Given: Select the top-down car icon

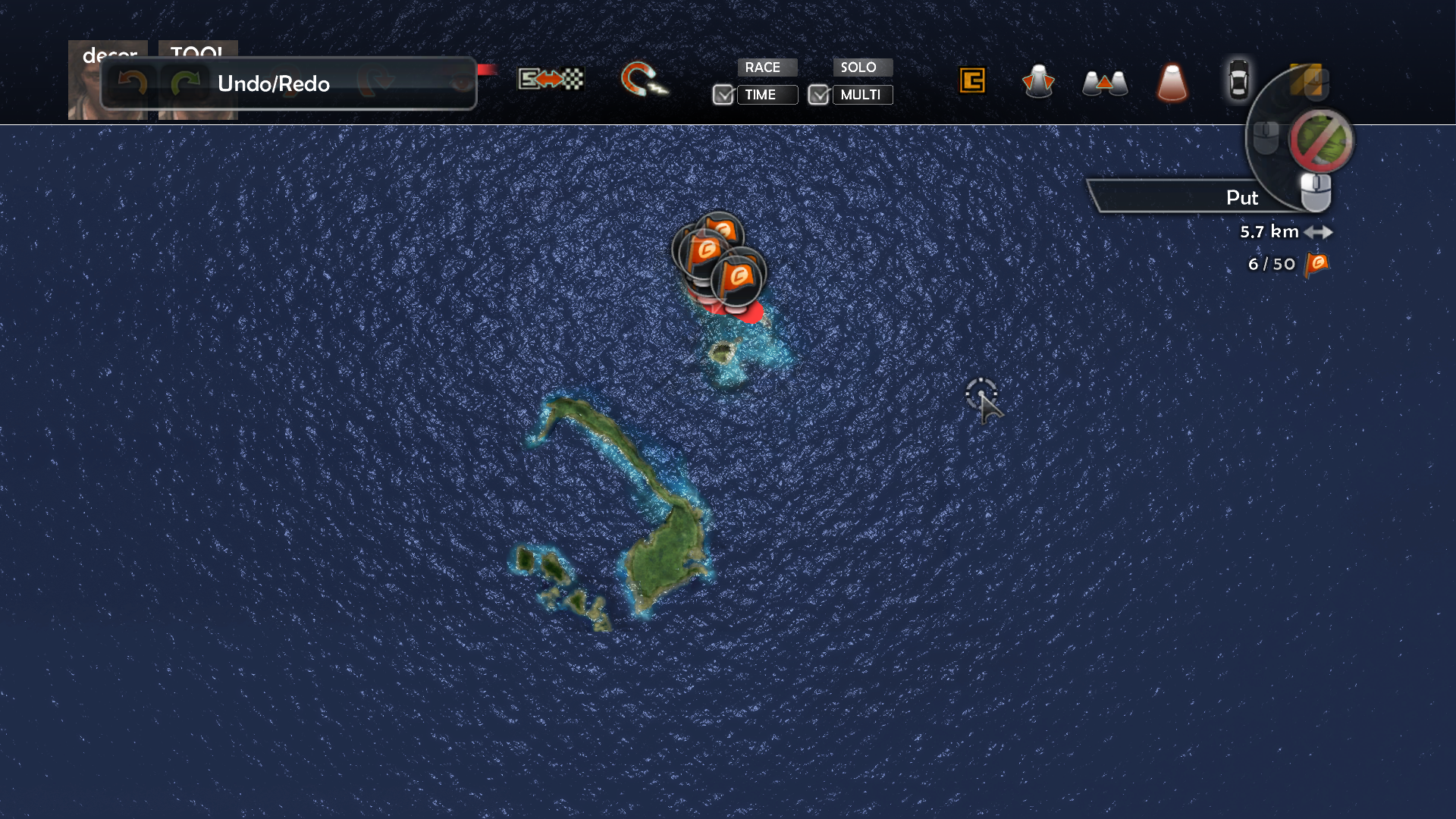Looking at the screenshot, I should point(1238,80).
